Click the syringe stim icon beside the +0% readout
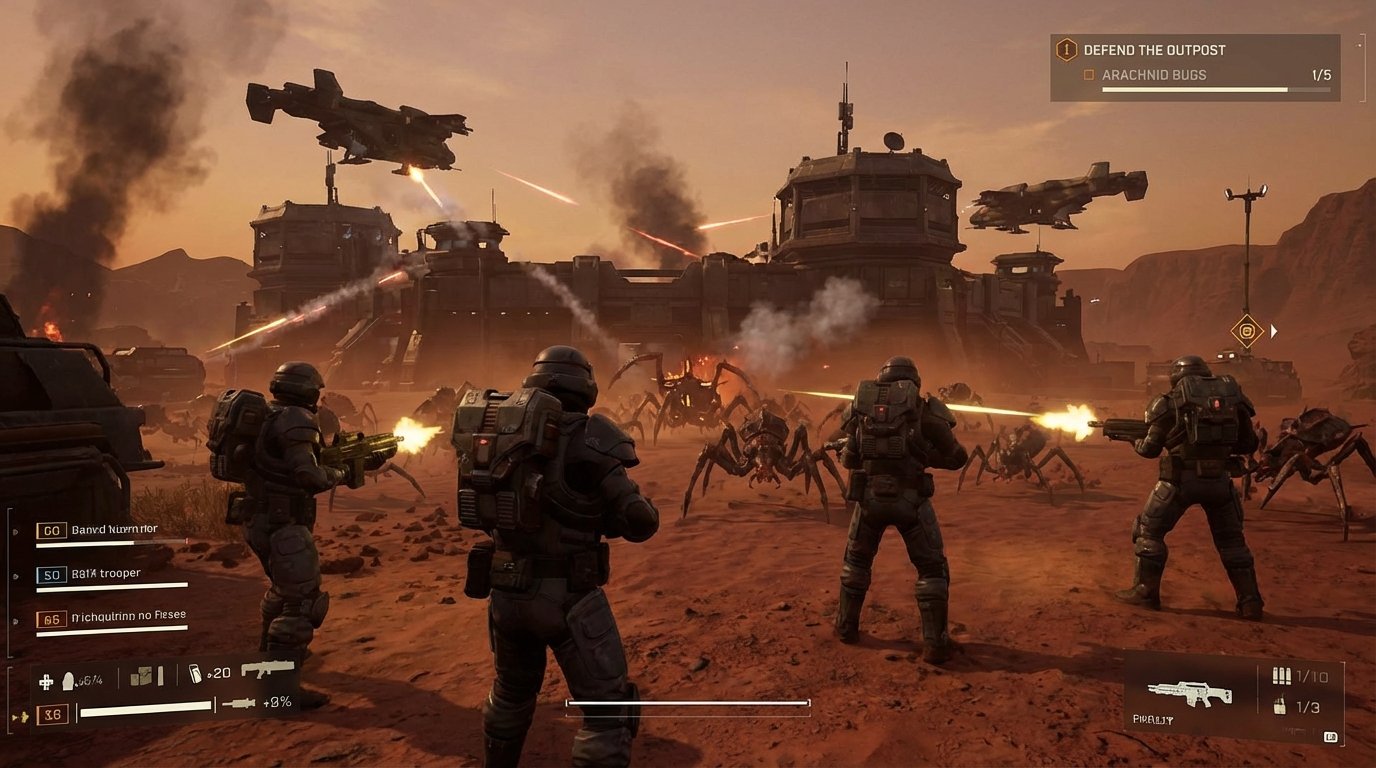This screenshot has height=768, width=1376. (x=239, y=704)
